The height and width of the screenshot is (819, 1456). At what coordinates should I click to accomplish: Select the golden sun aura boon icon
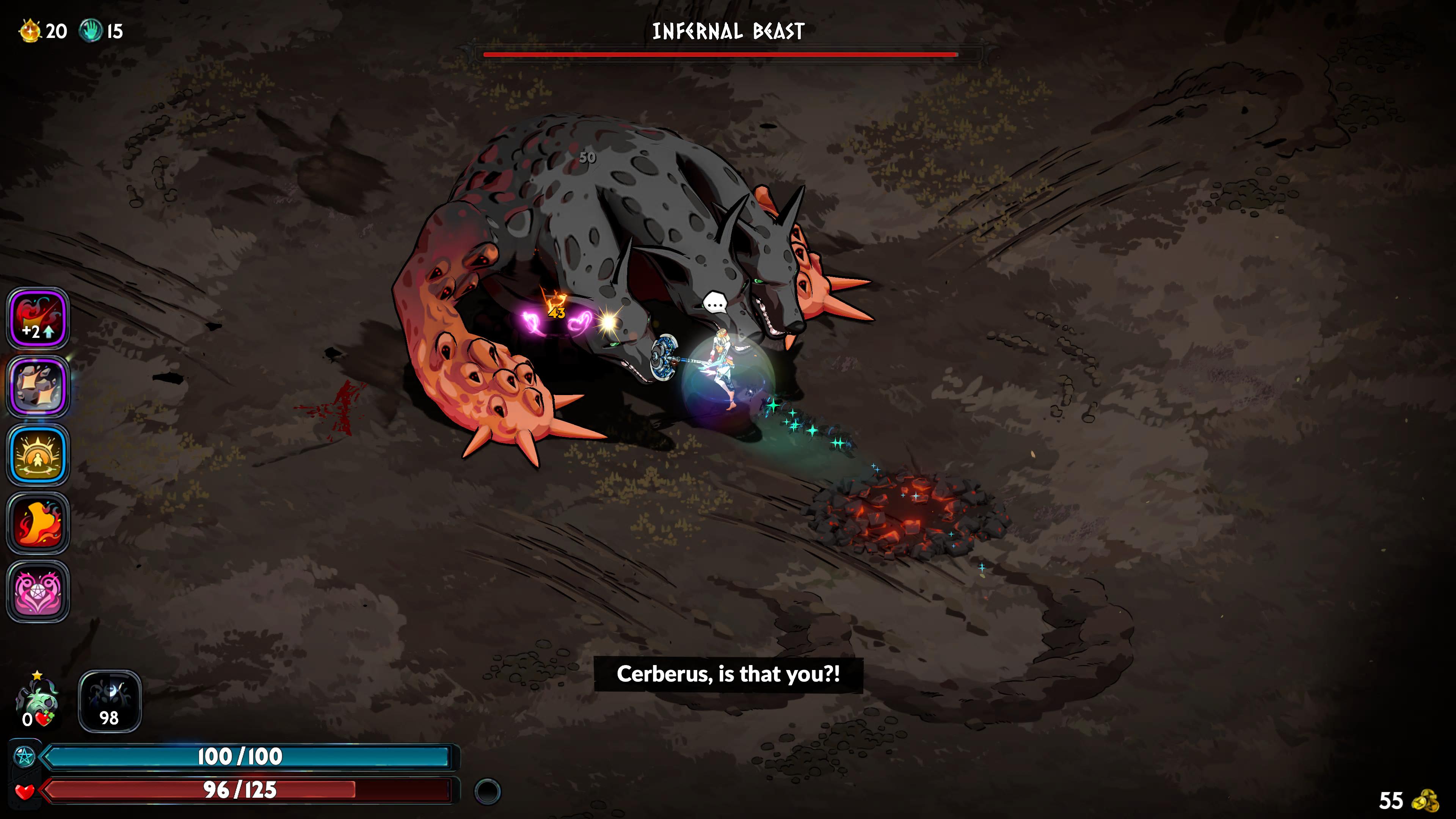pyautogui.click(x=38, y=455)
